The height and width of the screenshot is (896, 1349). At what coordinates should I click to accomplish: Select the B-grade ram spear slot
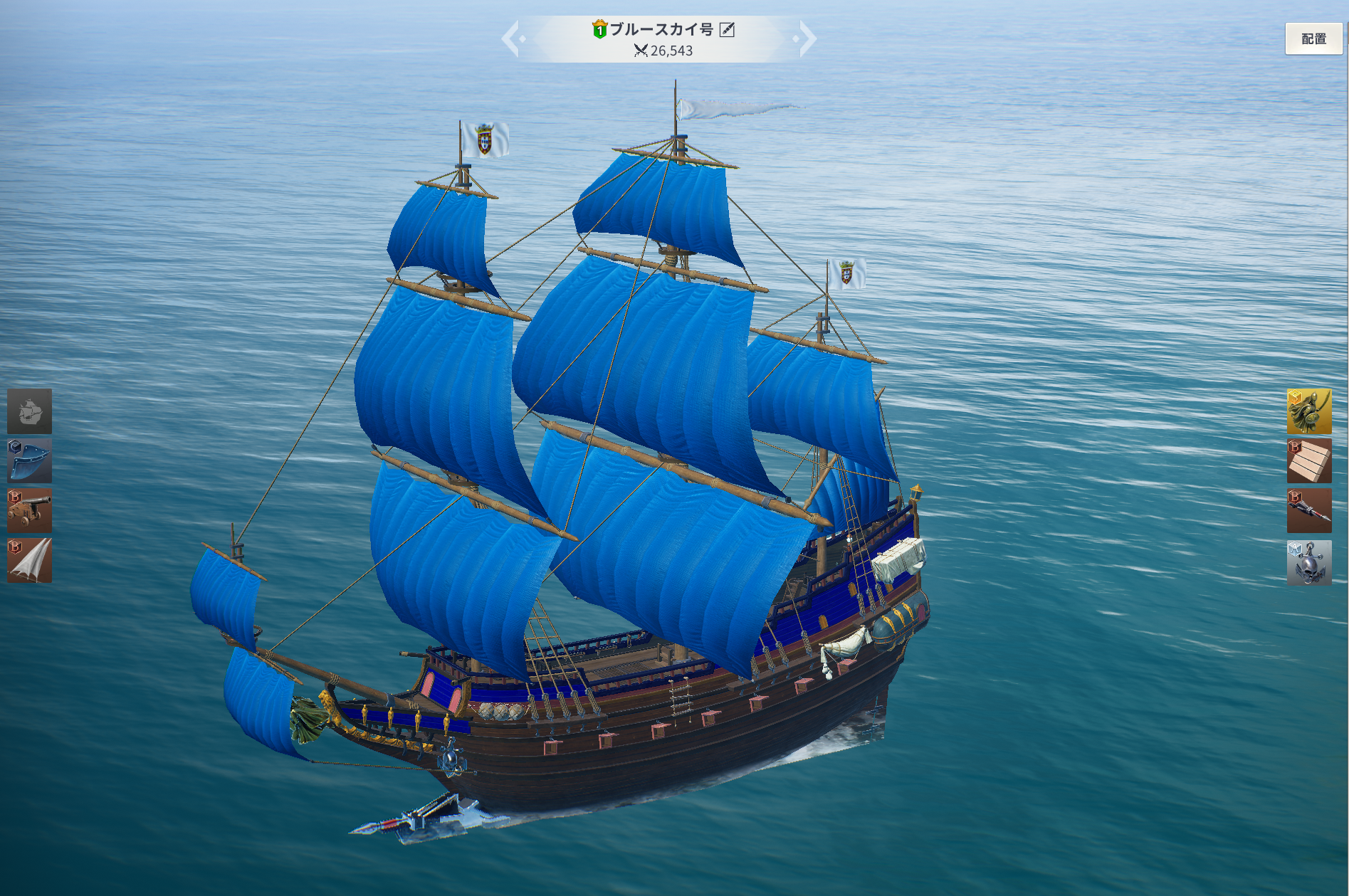coord(1308,510)
